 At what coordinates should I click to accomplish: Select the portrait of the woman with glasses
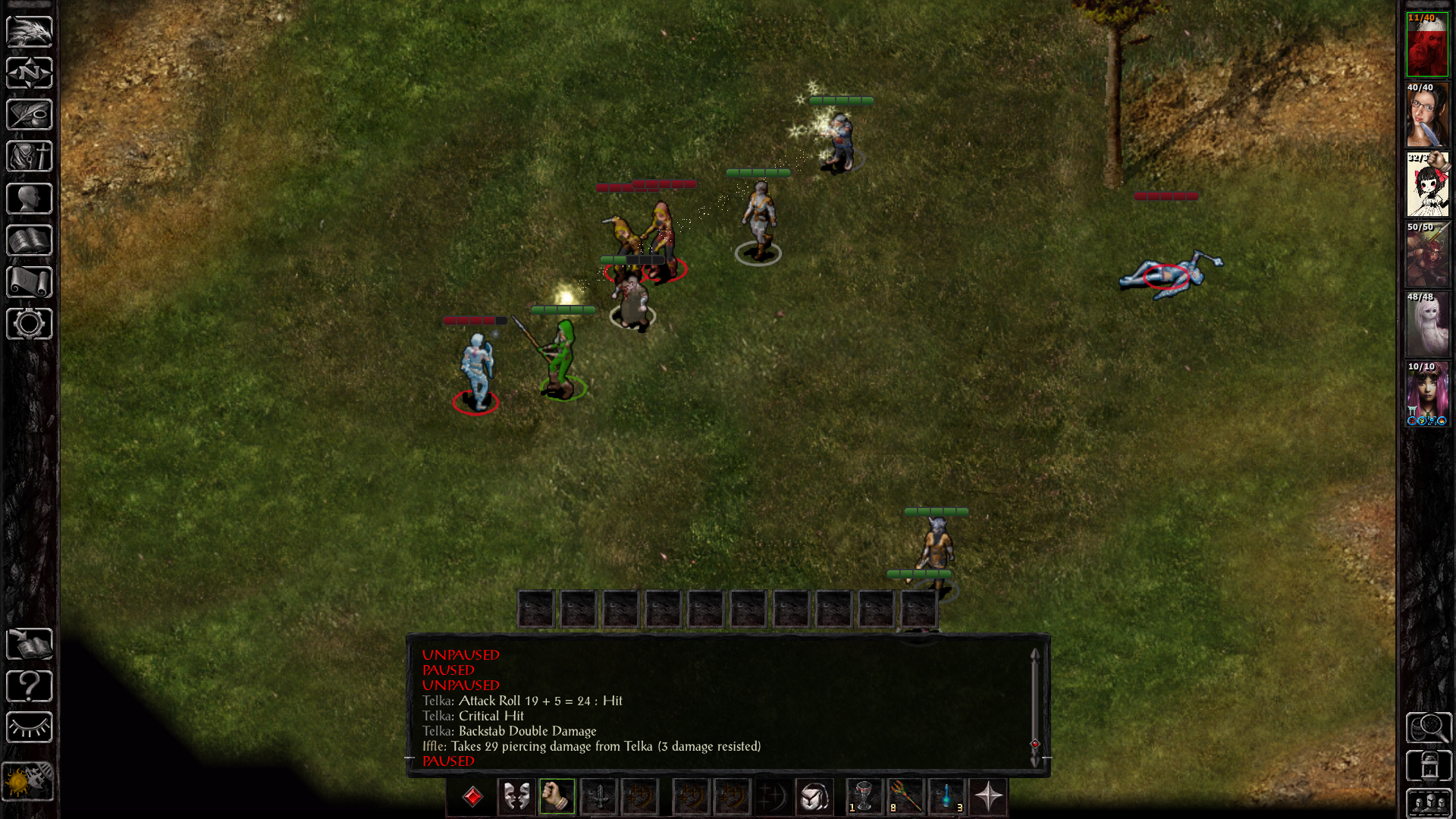1427,115
